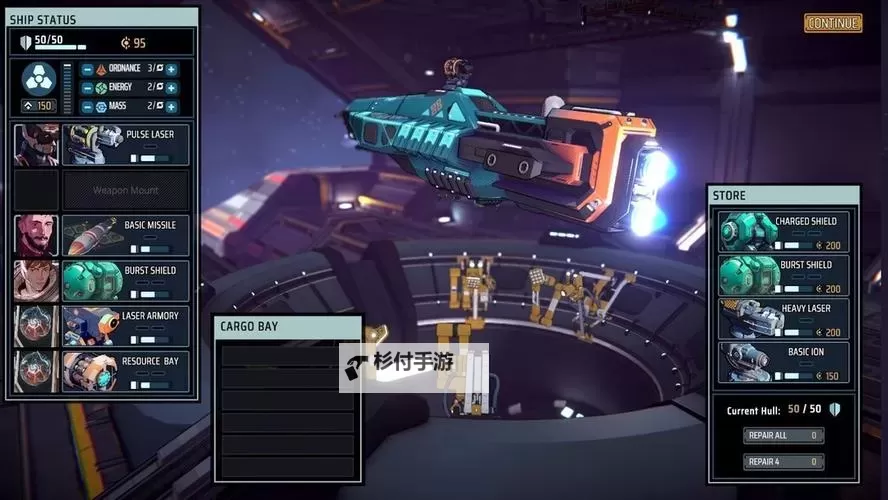Buy the Heavy Laser for 200
This screenshot has width=888, height=500.
coord(784,319)
